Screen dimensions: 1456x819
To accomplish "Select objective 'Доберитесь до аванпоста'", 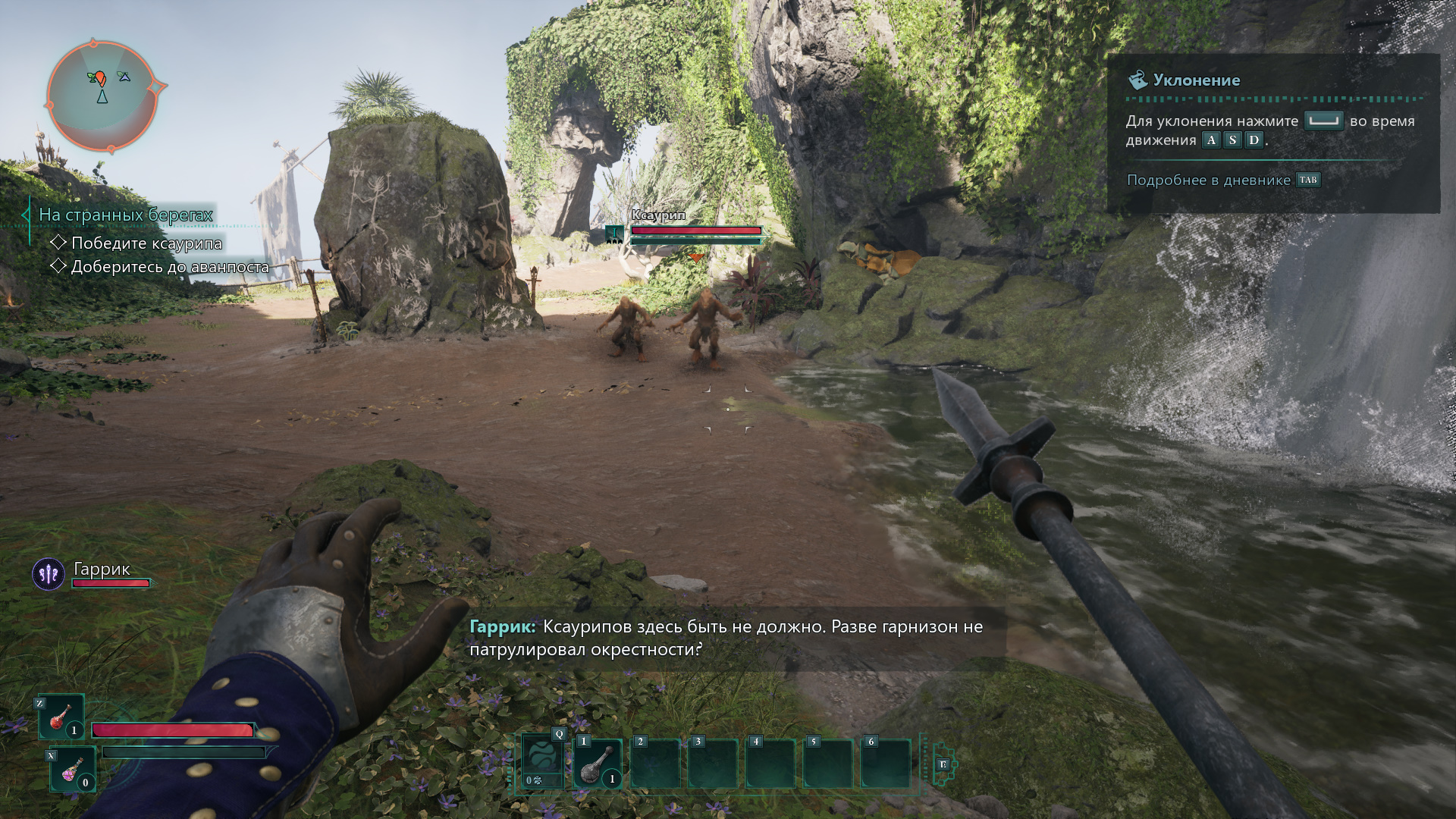I will tap(169, 267).
